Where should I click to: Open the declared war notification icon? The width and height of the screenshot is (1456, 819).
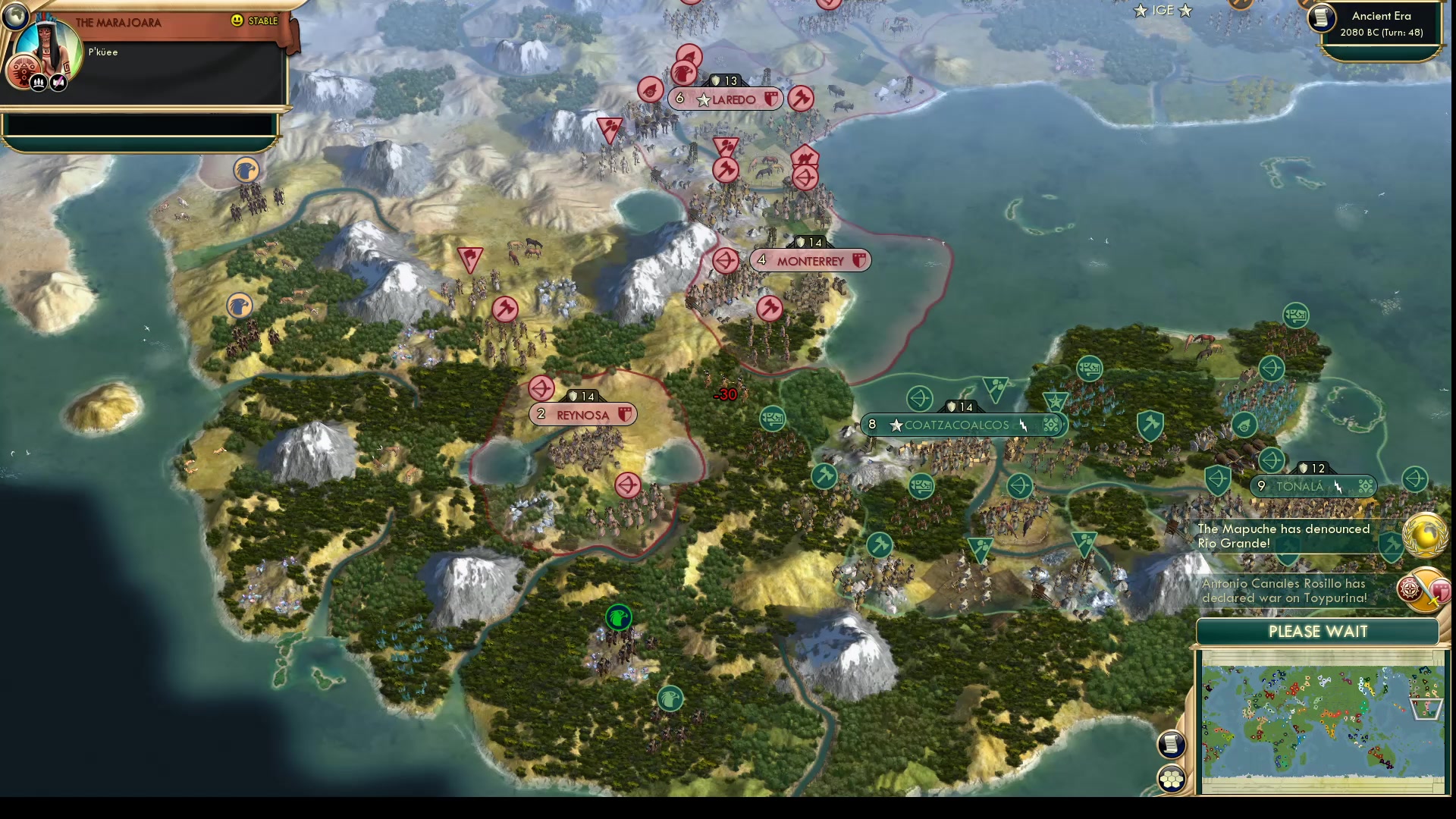1423,590
